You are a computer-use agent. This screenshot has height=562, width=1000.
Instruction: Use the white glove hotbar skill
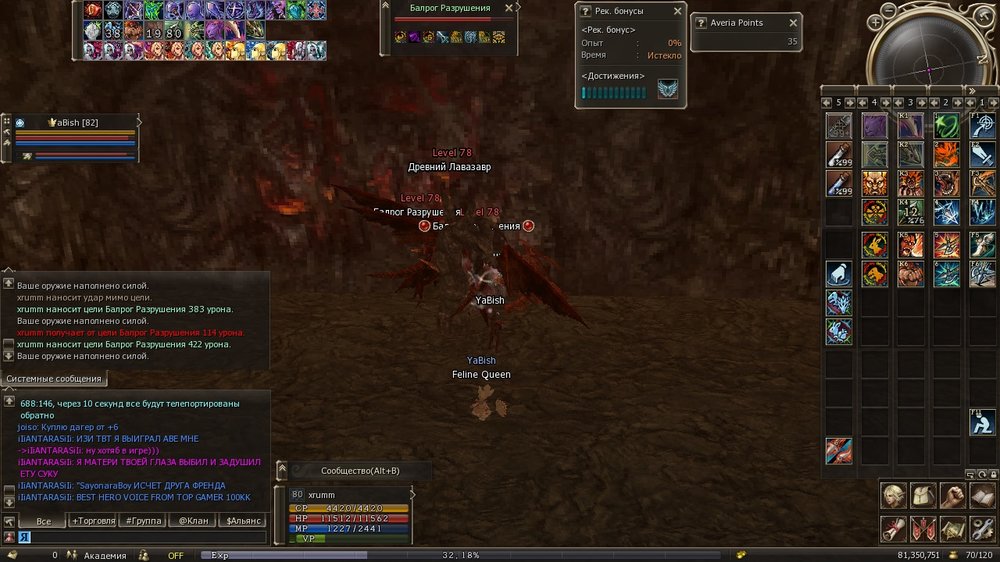point(839,273)
